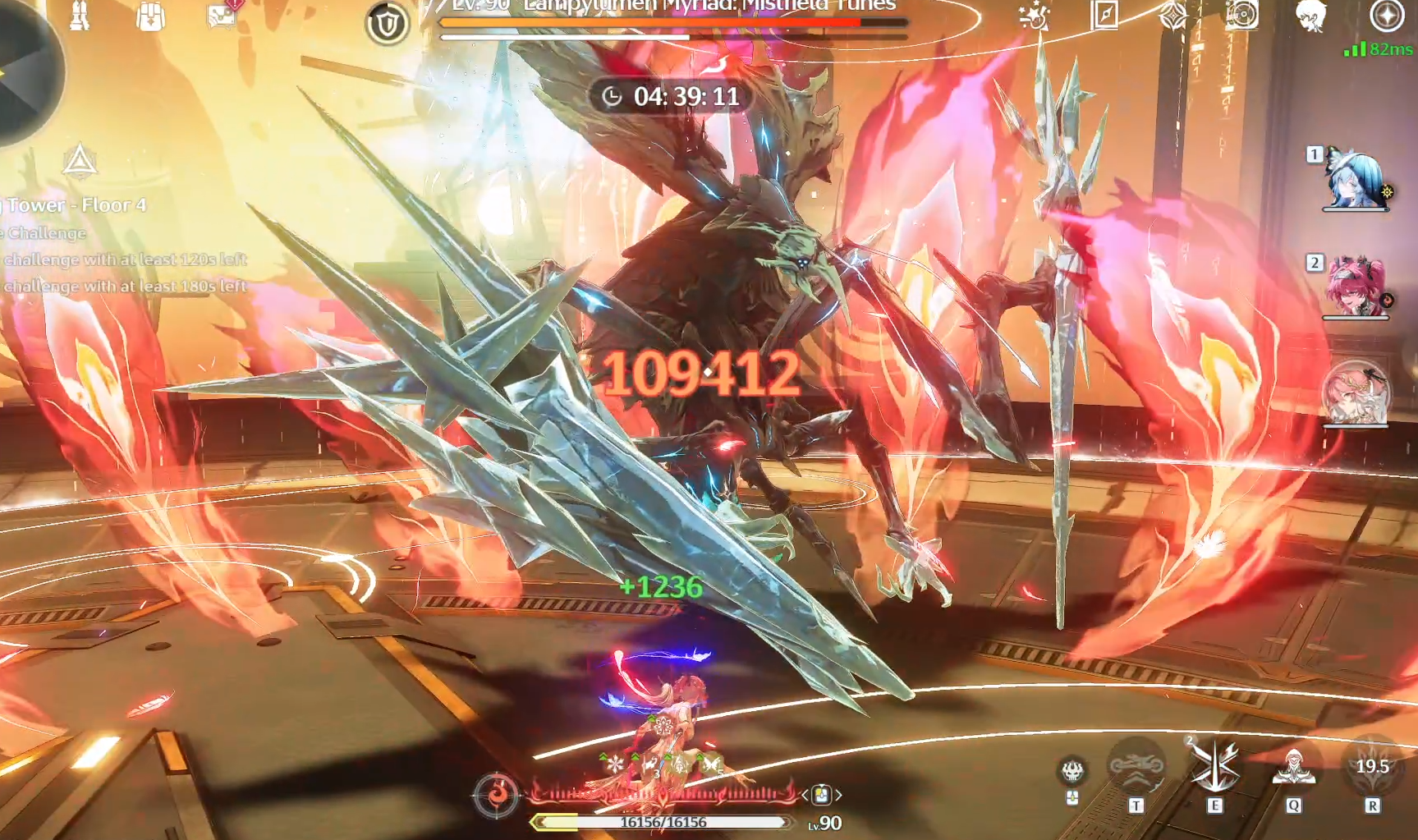Click the Tower Floor 4 challenge tracker

78,204
